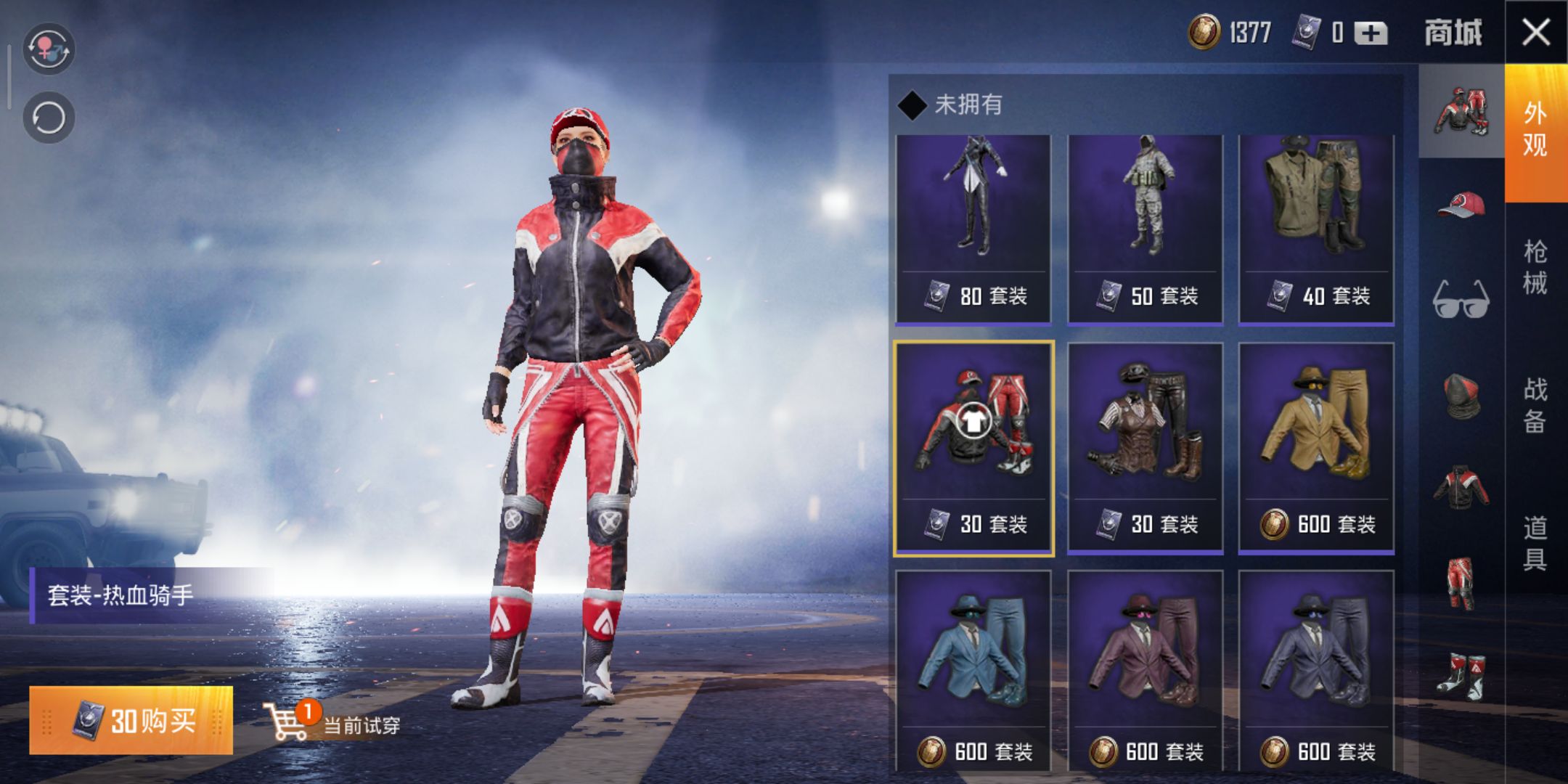Switch to the 外观 appearance tab
The width and height of the screenshot is (1568, 784).
pyautogui.click(x=1535, y=131)
